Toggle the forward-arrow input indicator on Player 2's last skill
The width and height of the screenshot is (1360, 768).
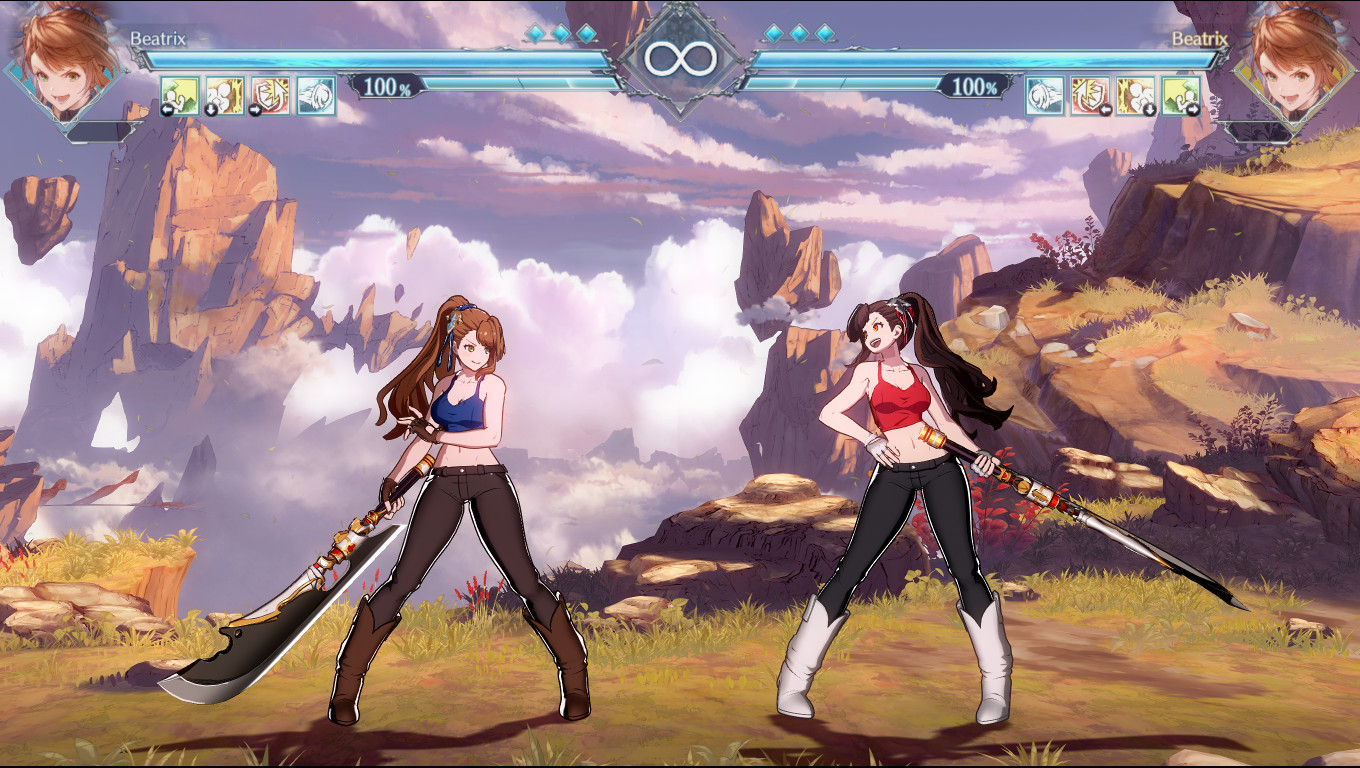click(x=1194, y=110)
